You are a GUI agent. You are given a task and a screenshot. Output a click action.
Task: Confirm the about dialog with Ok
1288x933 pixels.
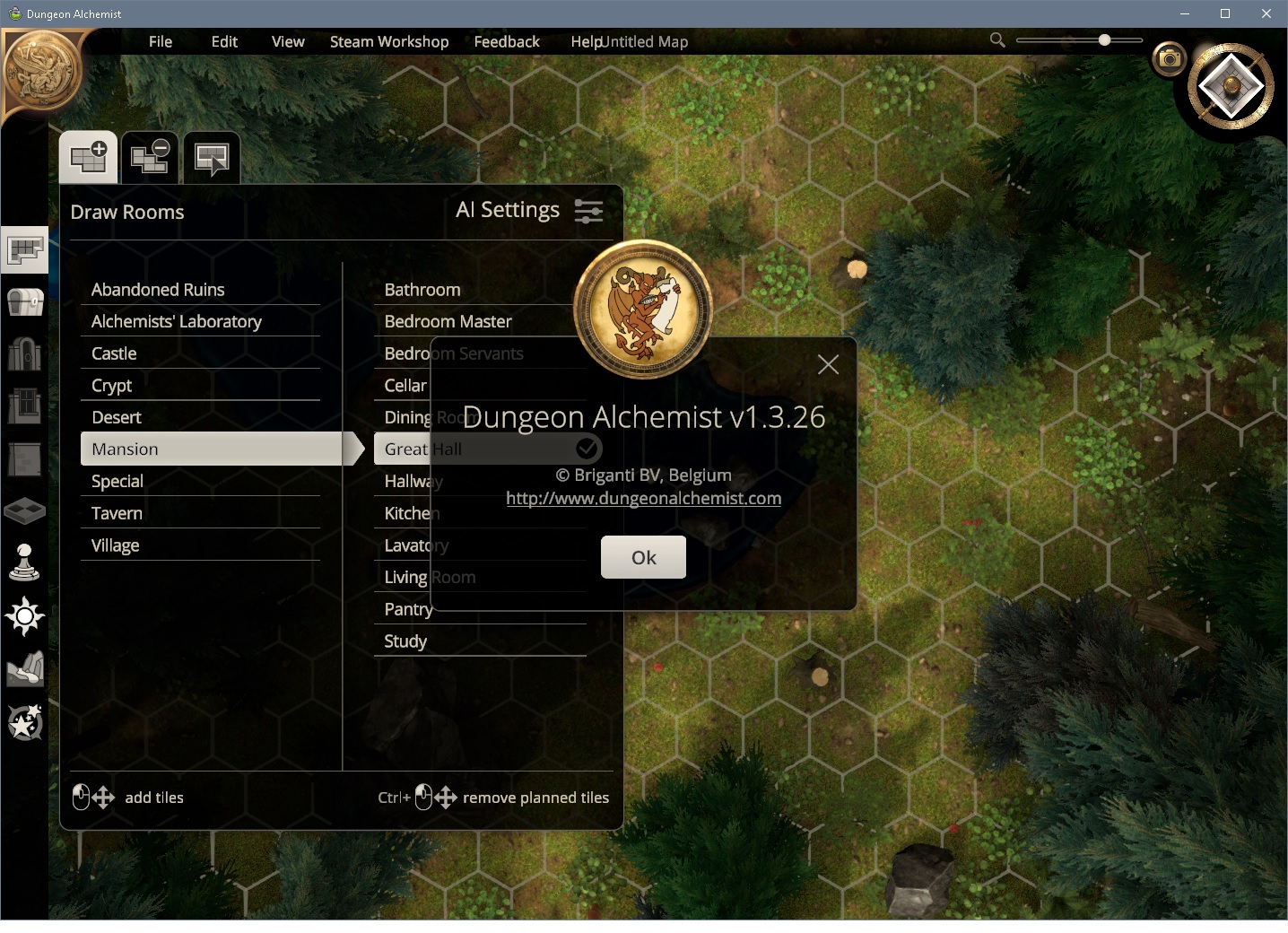coord(643,557)
